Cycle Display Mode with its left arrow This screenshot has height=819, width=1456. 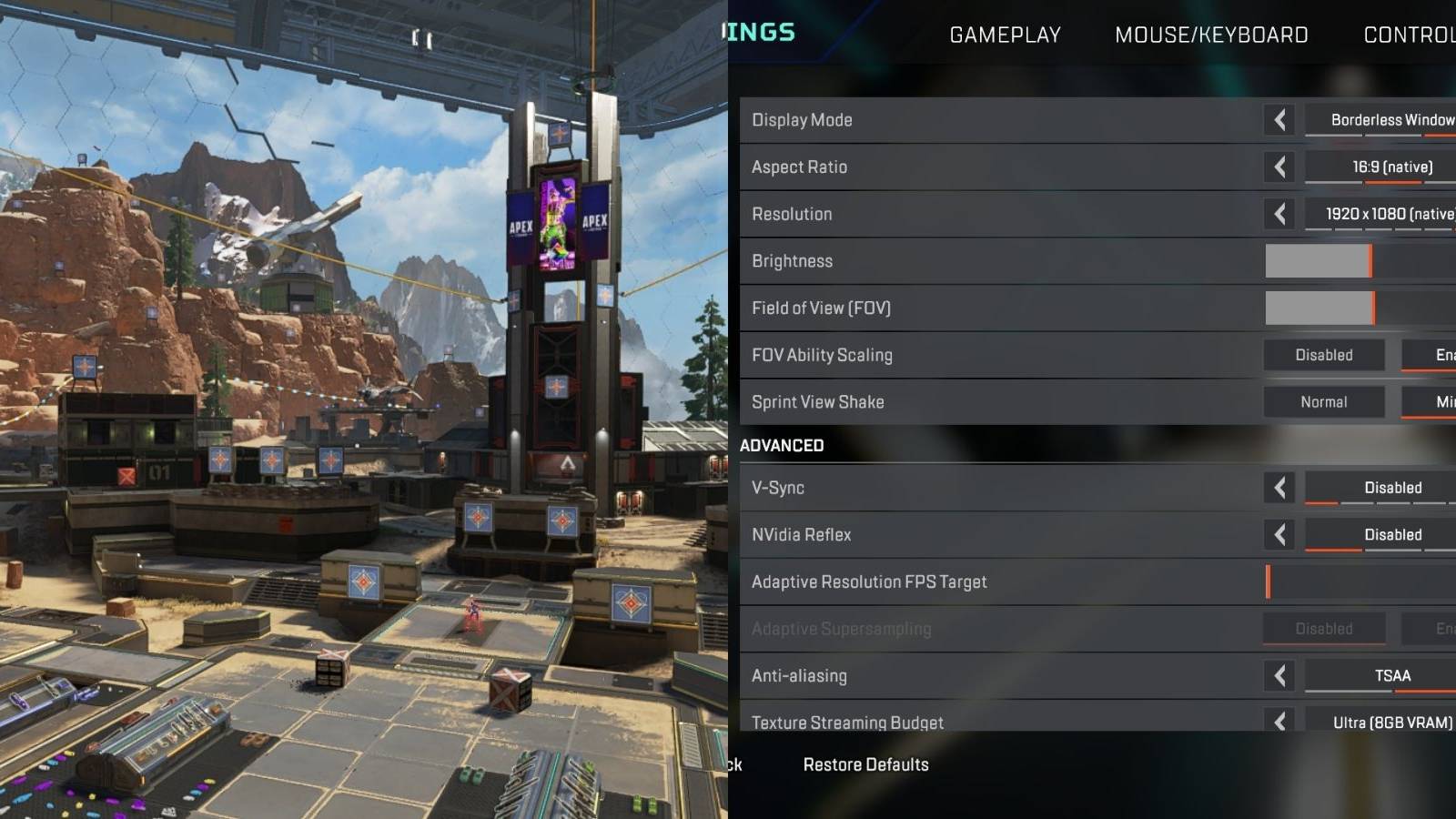point(1279,119)
